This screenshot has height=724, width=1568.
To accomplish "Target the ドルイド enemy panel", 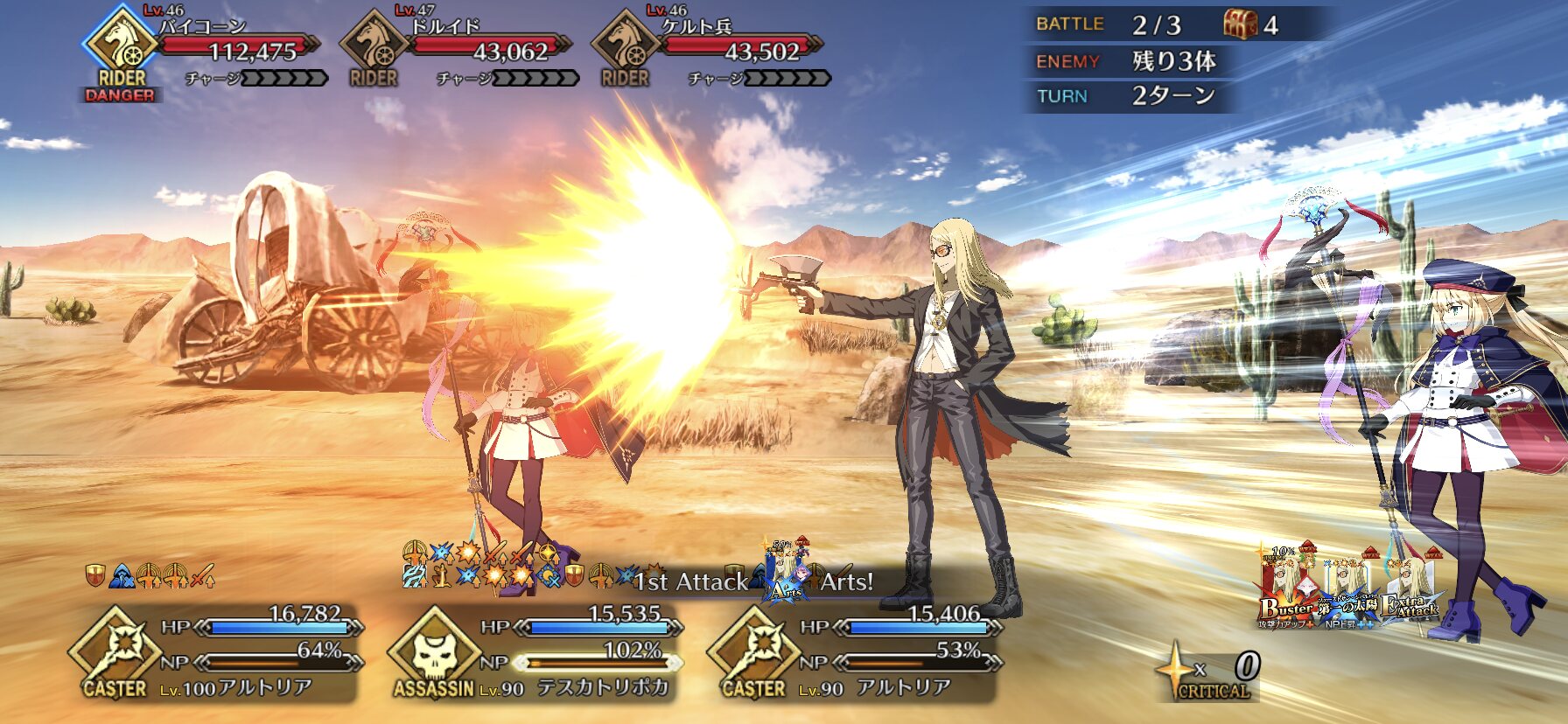I will click(x=457, y=52).
